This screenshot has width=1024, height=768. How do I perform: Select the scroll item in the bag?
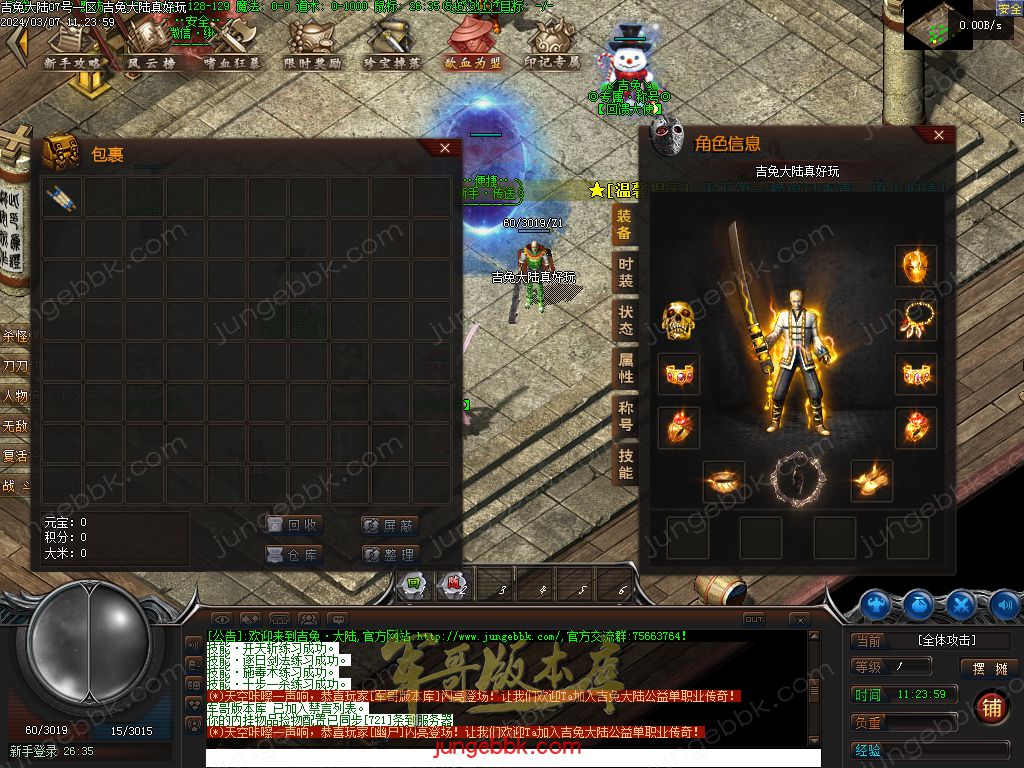[x=62, y=198]
